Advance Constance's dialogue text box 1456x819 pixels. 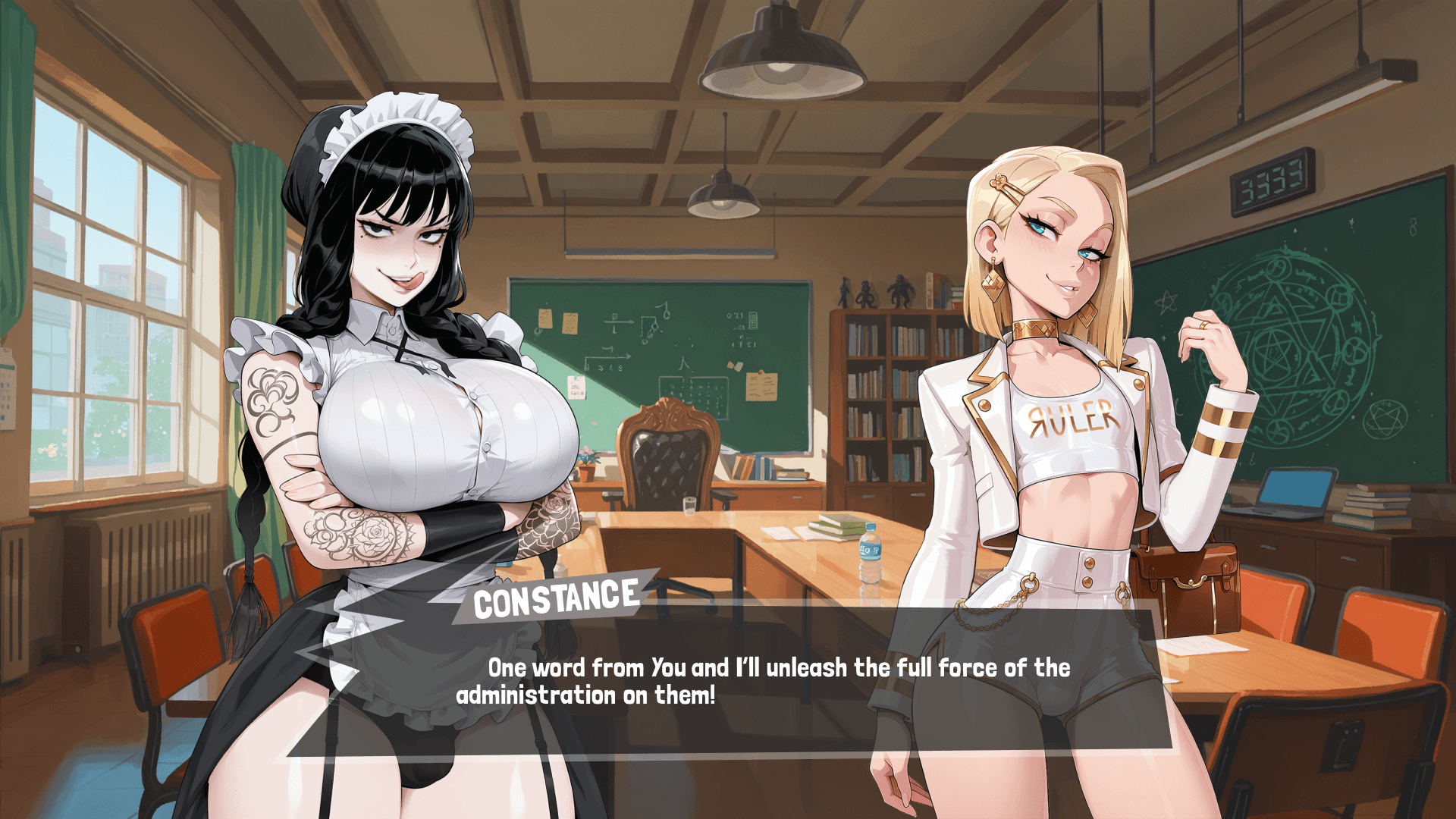pos(728,681)
